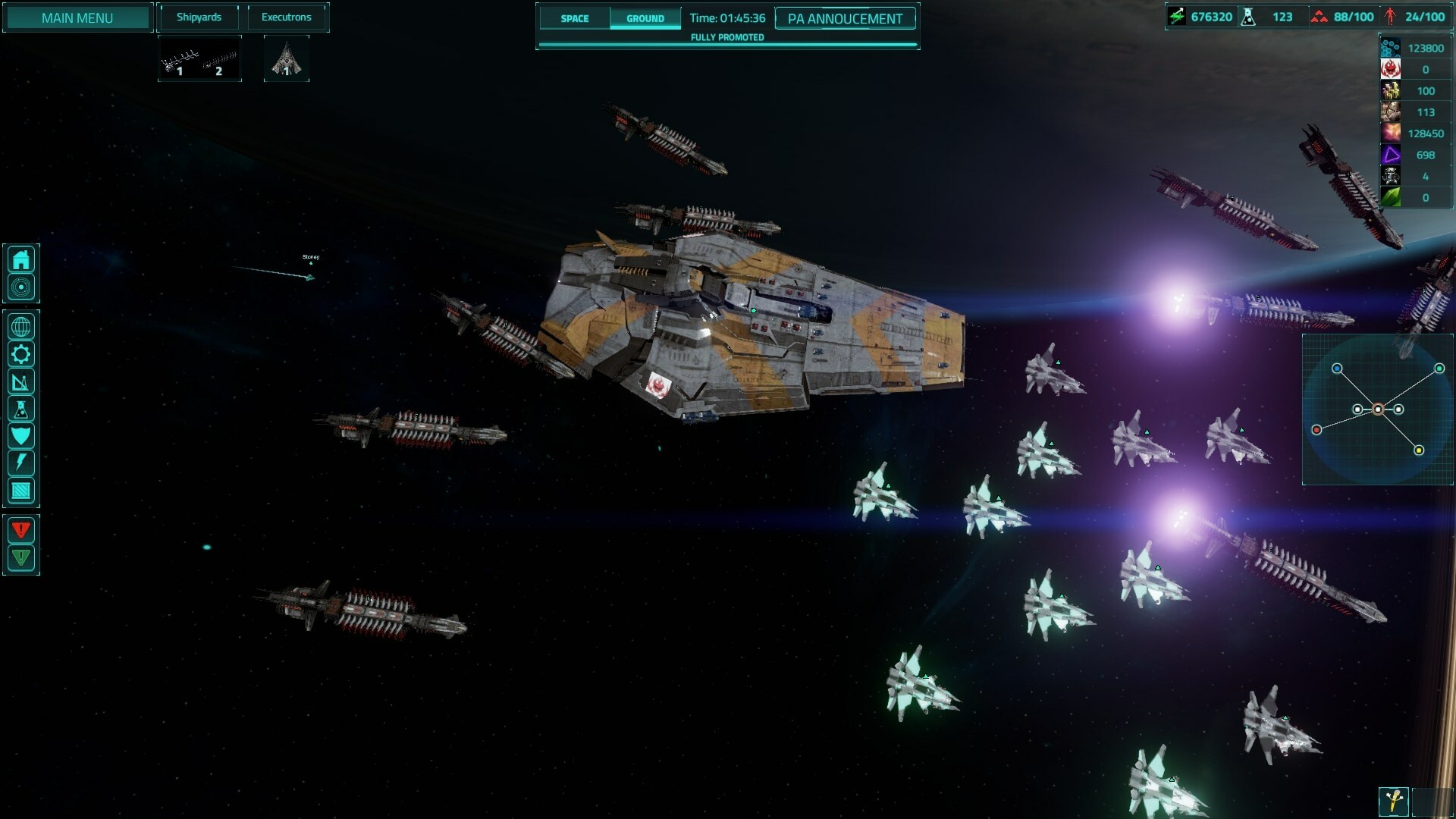Click the shield defense icon

21,435
